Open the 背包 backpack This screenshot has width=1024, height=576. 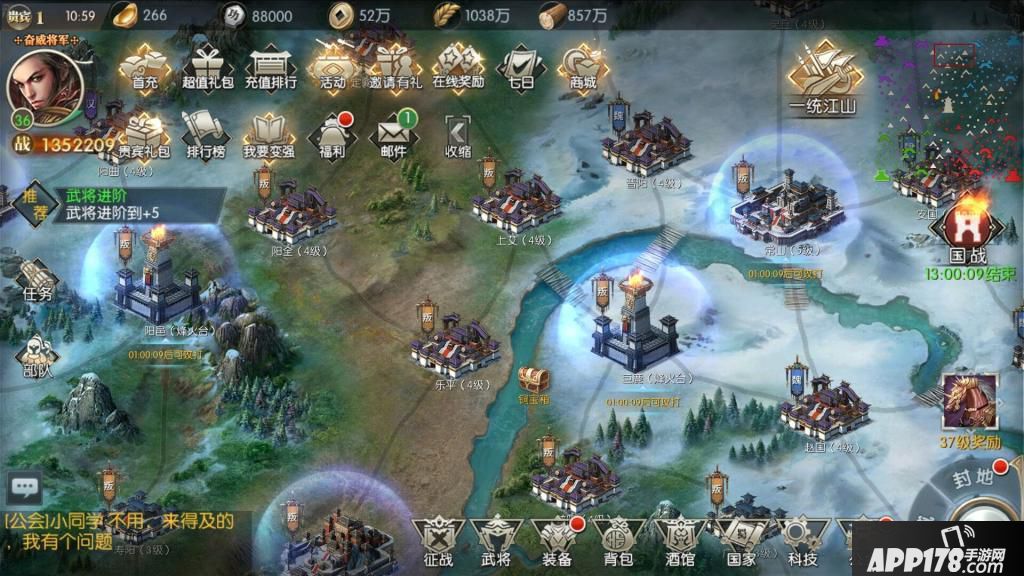coord(617,540)
